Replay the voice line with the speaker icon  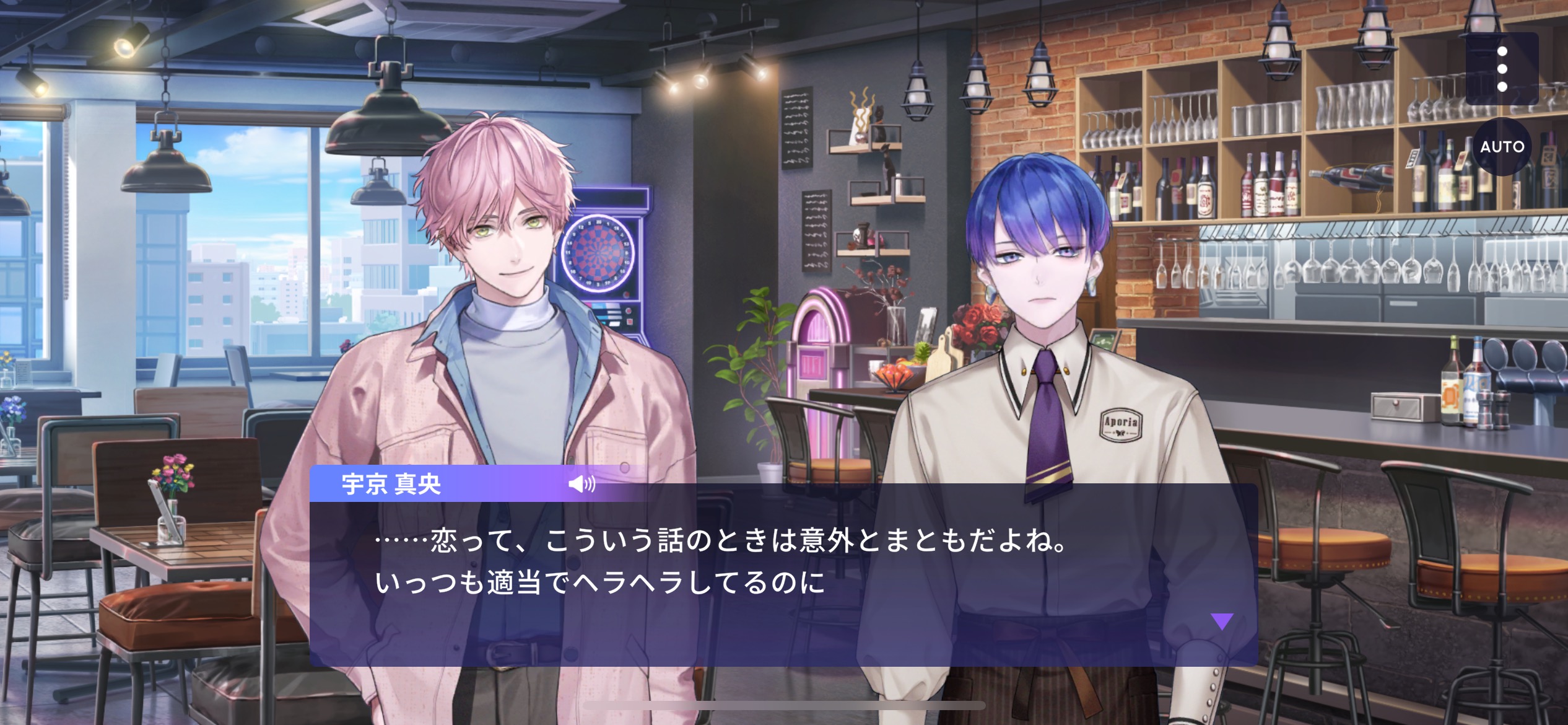click(581, 484)
